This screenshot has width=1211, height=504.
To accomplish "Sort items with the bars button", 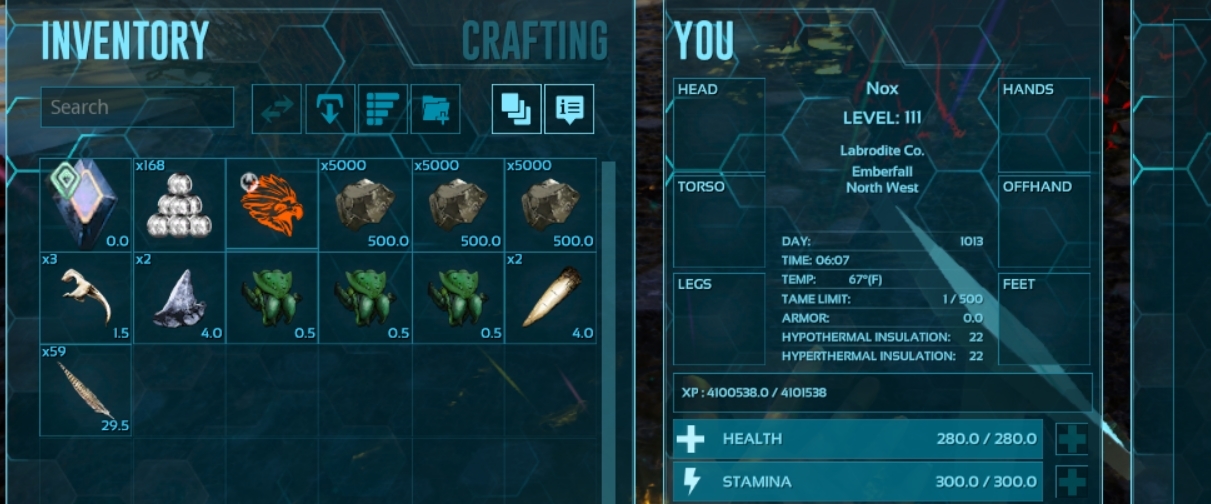I will tap(383, 109).
